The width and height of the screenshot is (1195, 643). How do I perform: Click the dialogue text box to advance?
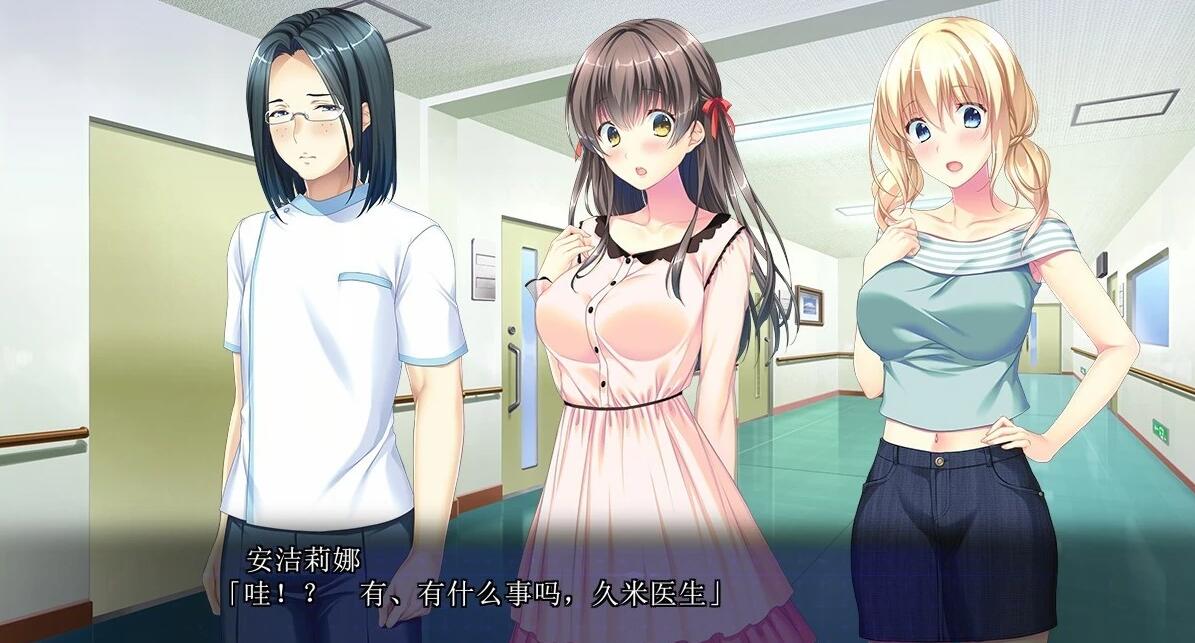coord(470,592)
